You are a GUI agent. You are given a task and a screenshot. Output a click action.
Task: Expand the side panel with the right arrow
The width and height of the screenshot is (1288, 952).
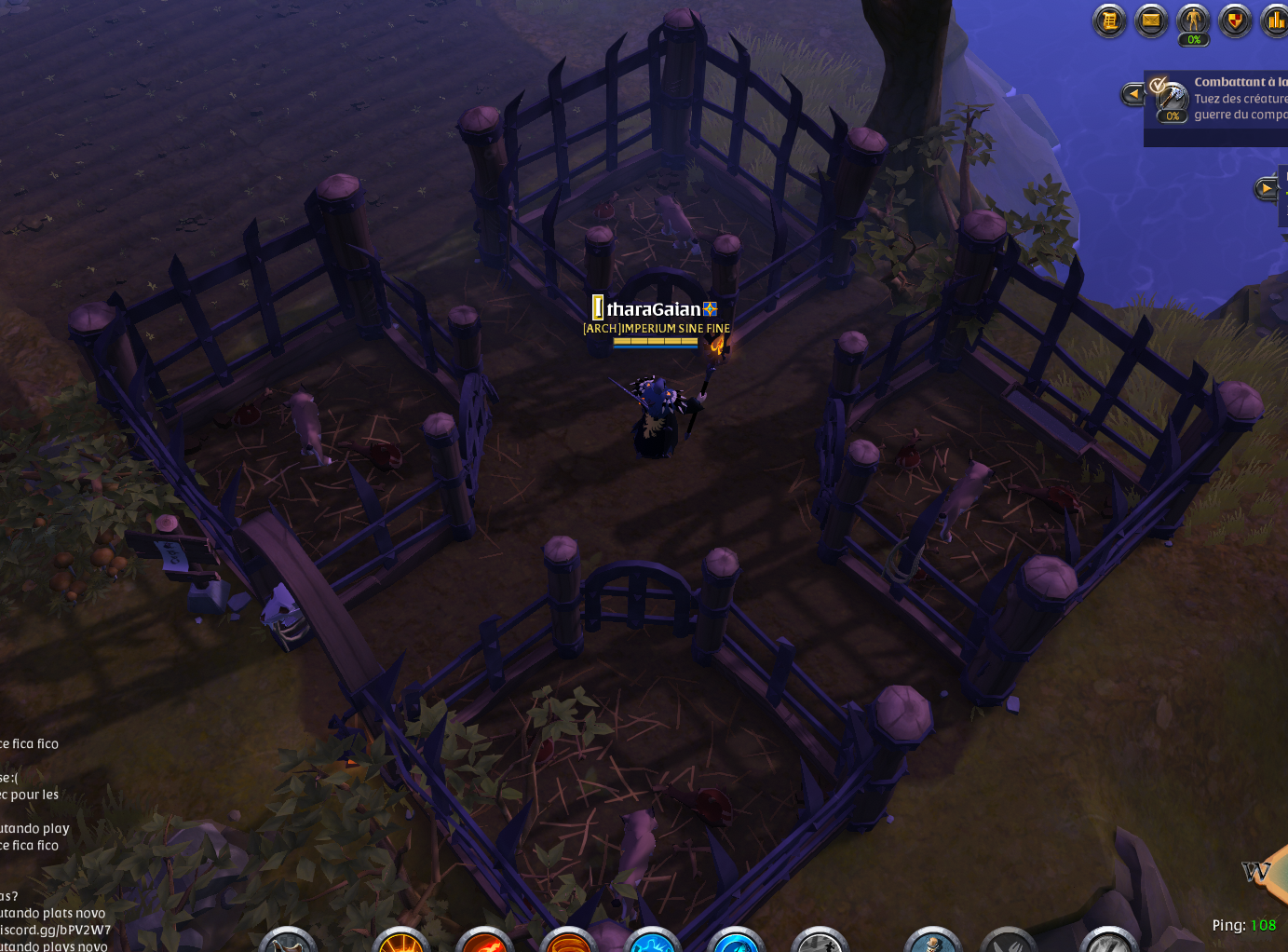click(x=1266, y=189)
